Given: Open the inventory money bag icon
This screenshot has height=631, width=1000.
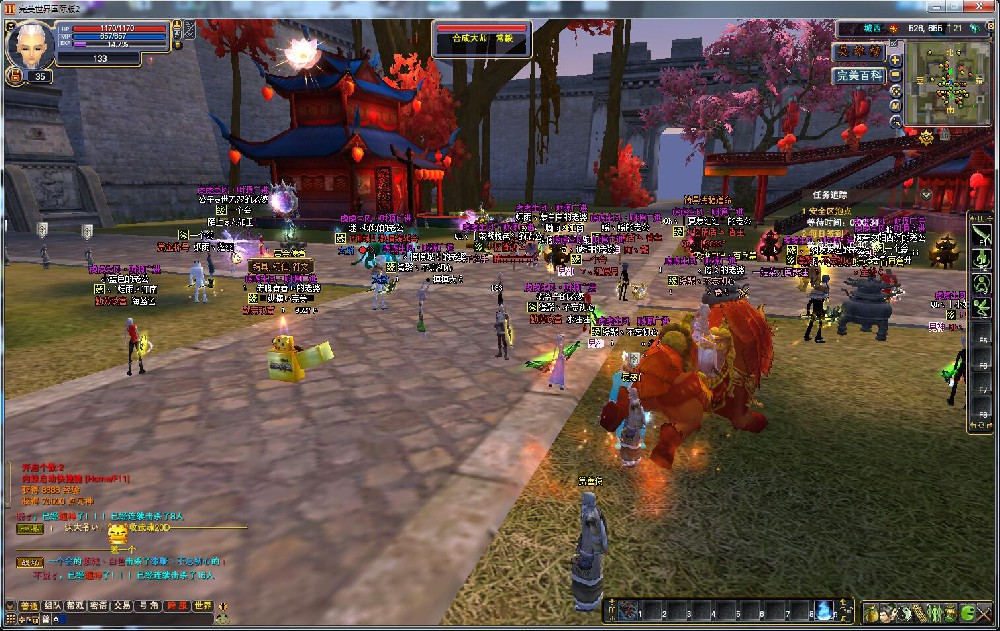Looking at the screenshot, I should click(871, 612).
